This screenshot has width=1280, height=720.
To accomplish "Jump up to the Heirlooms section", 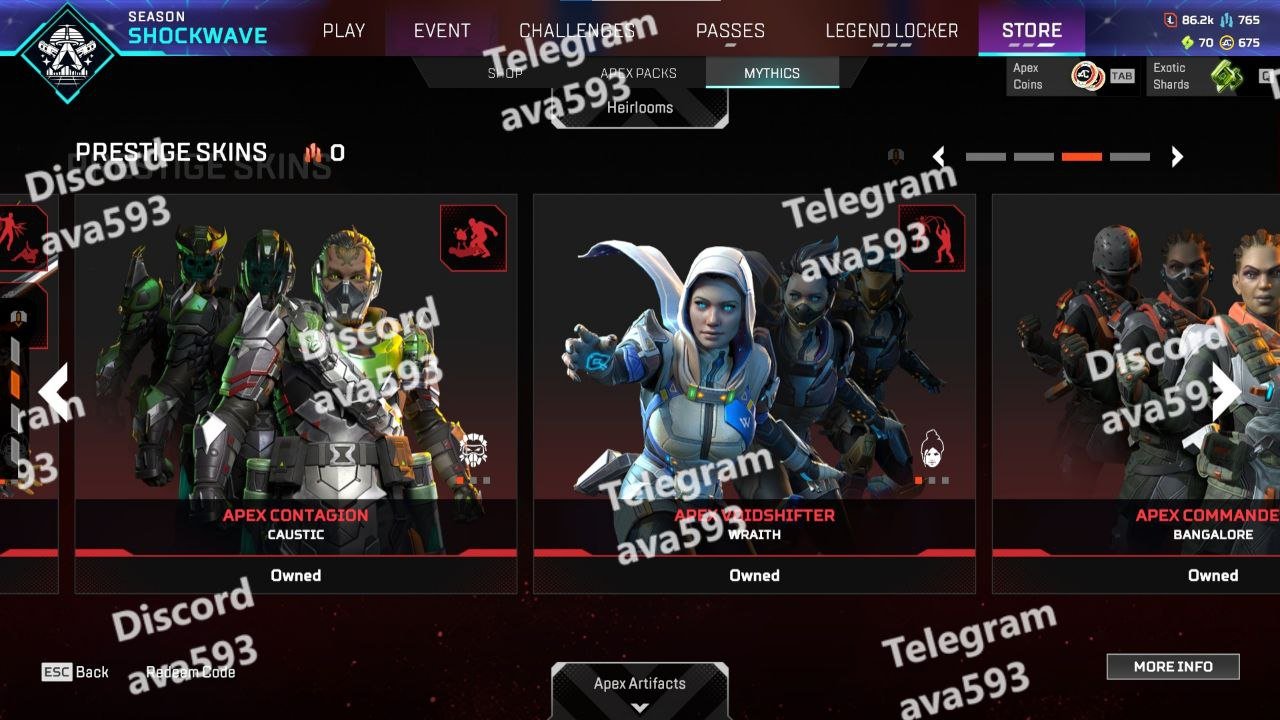I will pyautogui.click(x=640, y=108).
